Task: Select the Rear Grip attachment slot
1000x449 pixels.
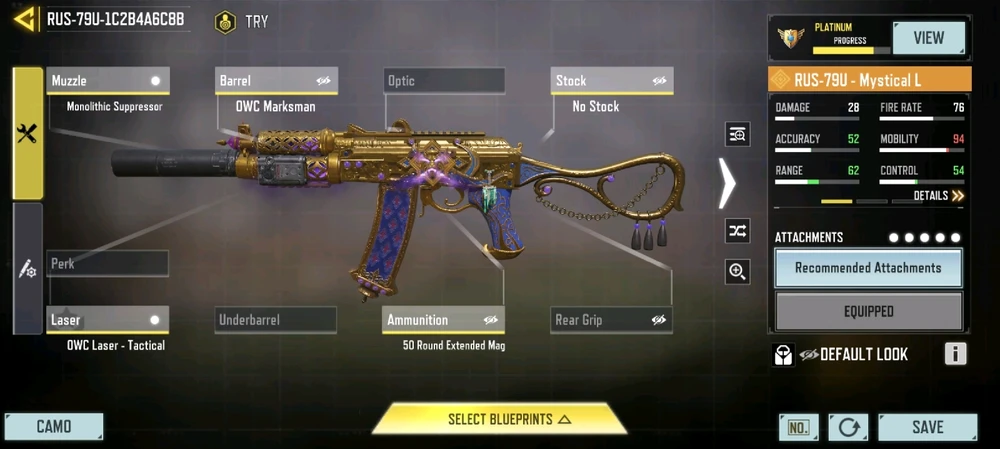Action: [x=612, y=320]
